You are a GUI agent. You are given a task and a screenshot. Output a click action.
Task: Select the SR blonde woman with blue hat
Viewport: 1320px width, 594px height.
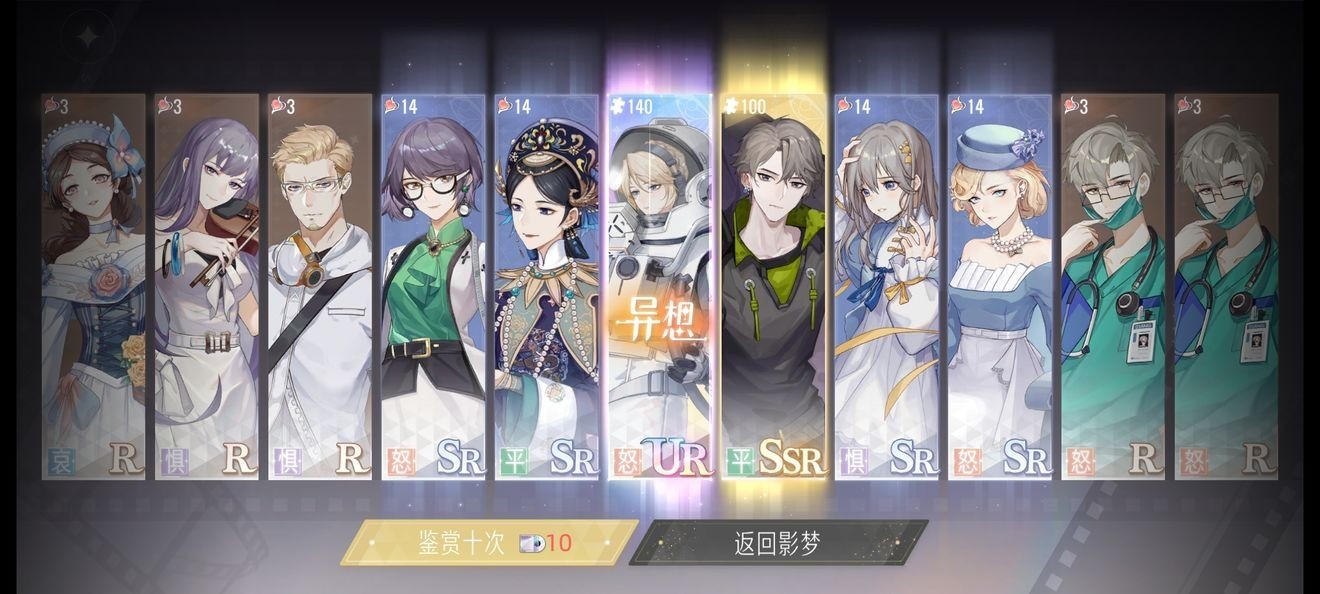[999, 287]
